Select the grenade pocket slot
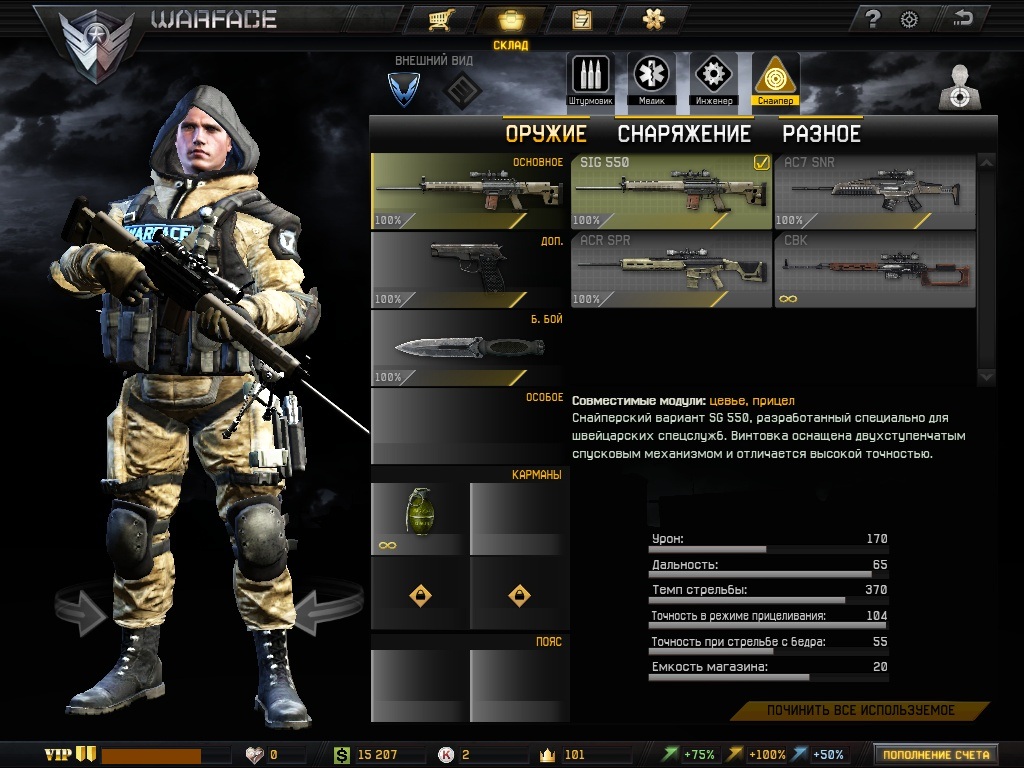1024x768 pixels. click(419, 516)
